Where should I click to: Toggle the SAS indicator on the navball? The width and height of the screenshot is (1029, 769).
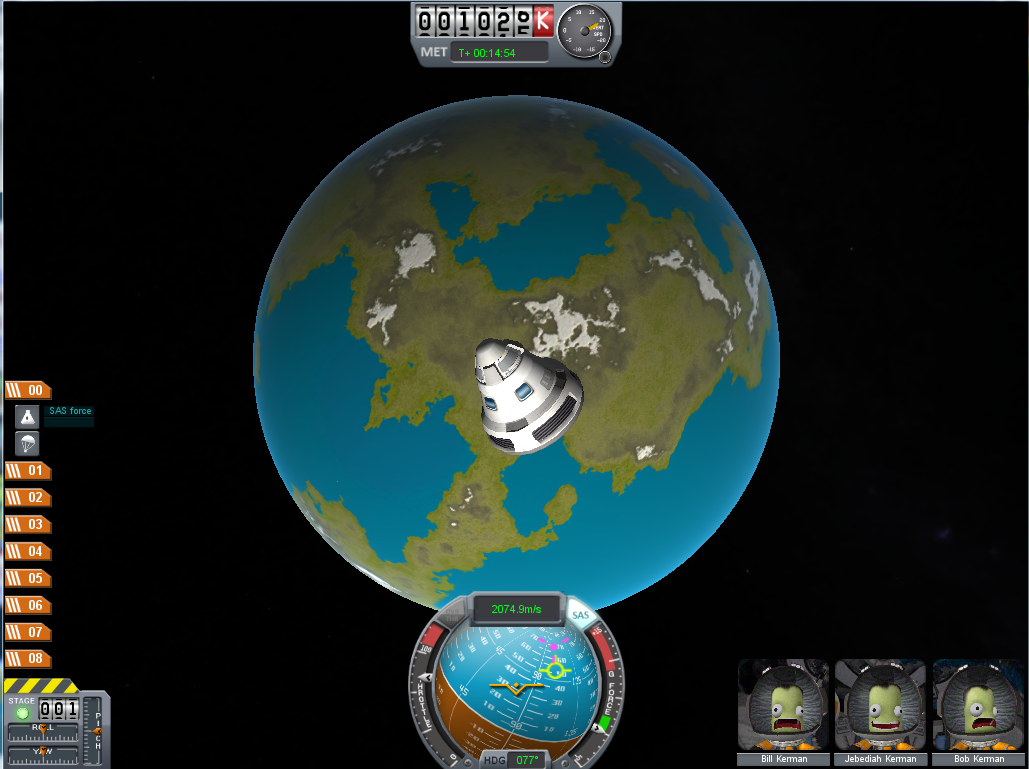click(580, 616)
